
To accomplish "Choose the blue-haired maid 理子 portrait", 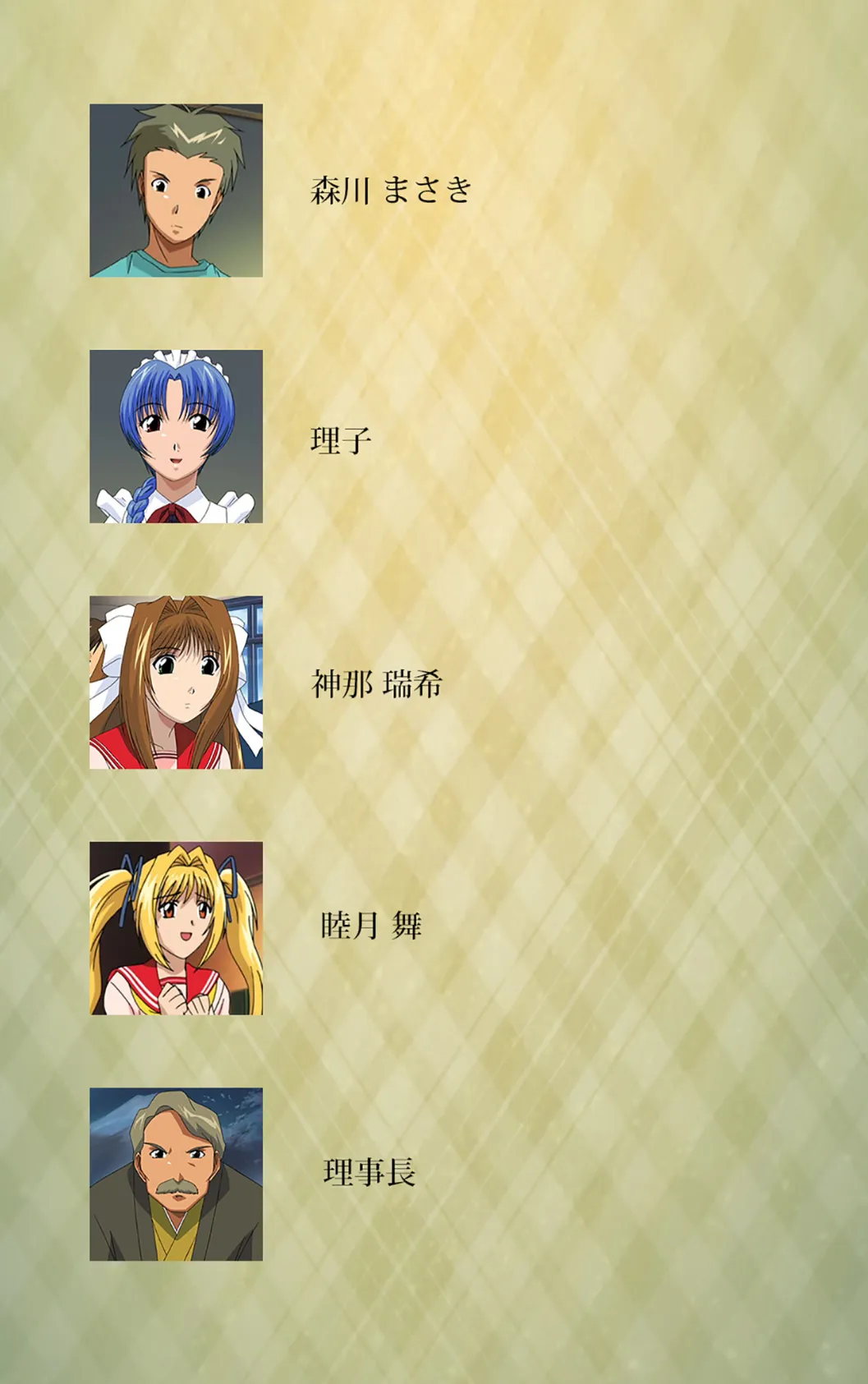I will pos(176,436).
